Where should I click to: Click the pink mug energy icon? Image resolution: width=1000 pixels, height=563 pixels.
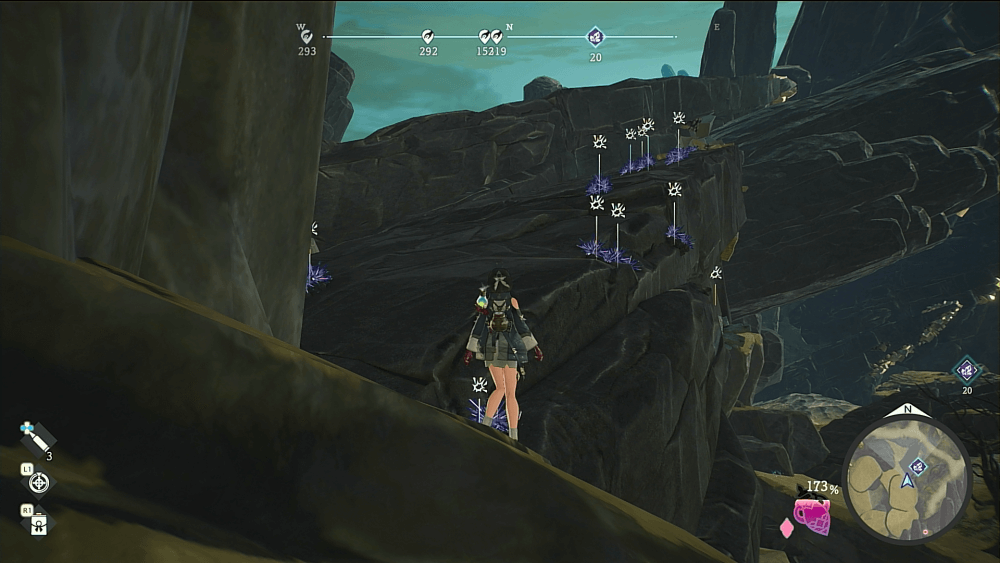pos(812,515)
